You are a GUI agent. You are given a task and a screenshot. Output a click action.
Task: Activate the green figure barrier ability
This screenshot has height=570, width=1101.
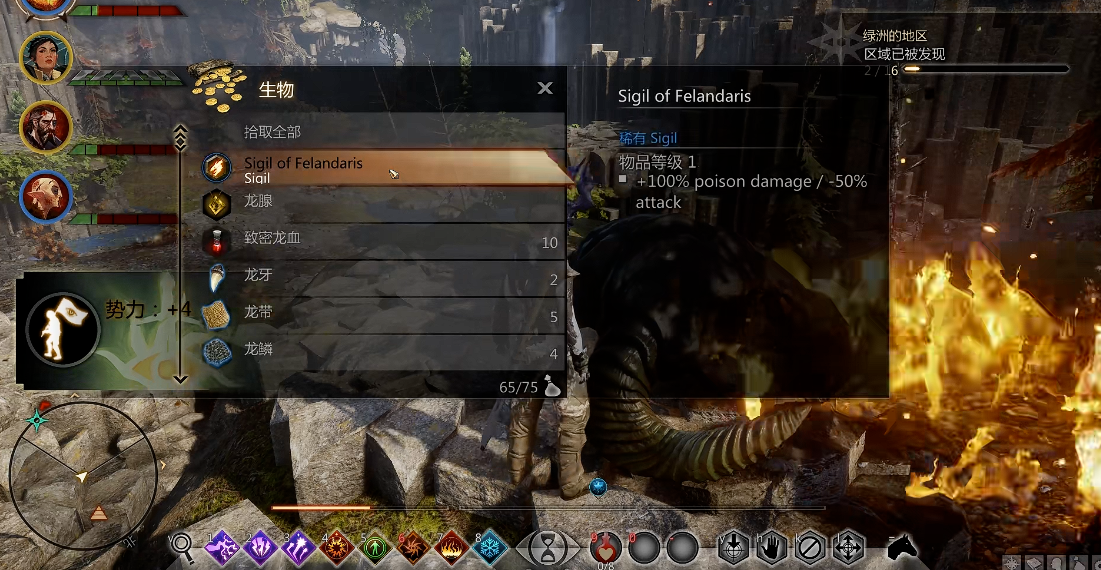click(375, 547)
